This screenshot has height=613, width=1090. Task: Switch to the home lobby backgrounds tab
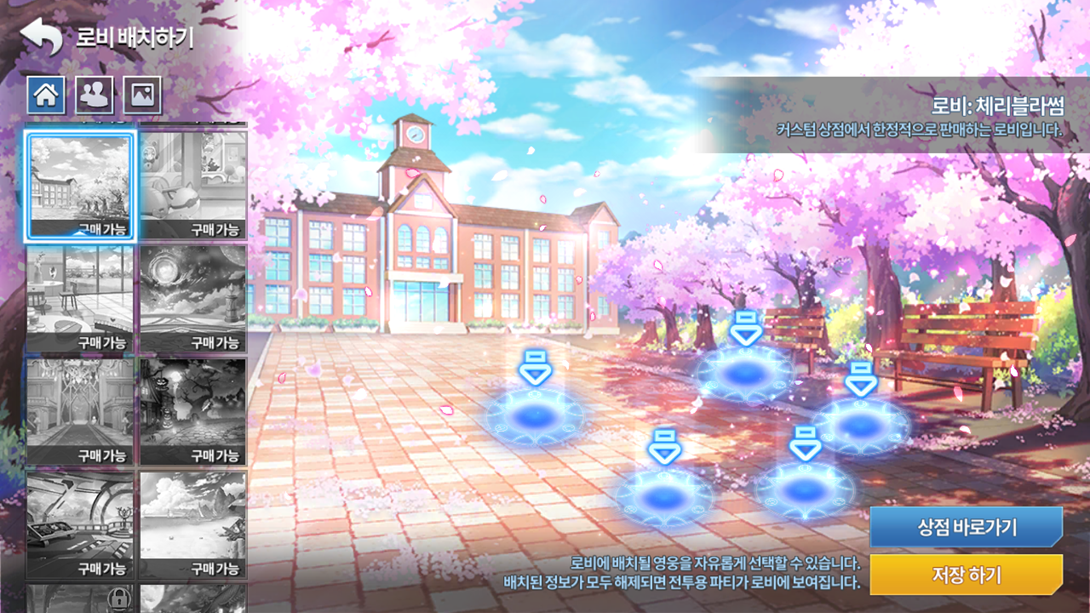[46, 95]
